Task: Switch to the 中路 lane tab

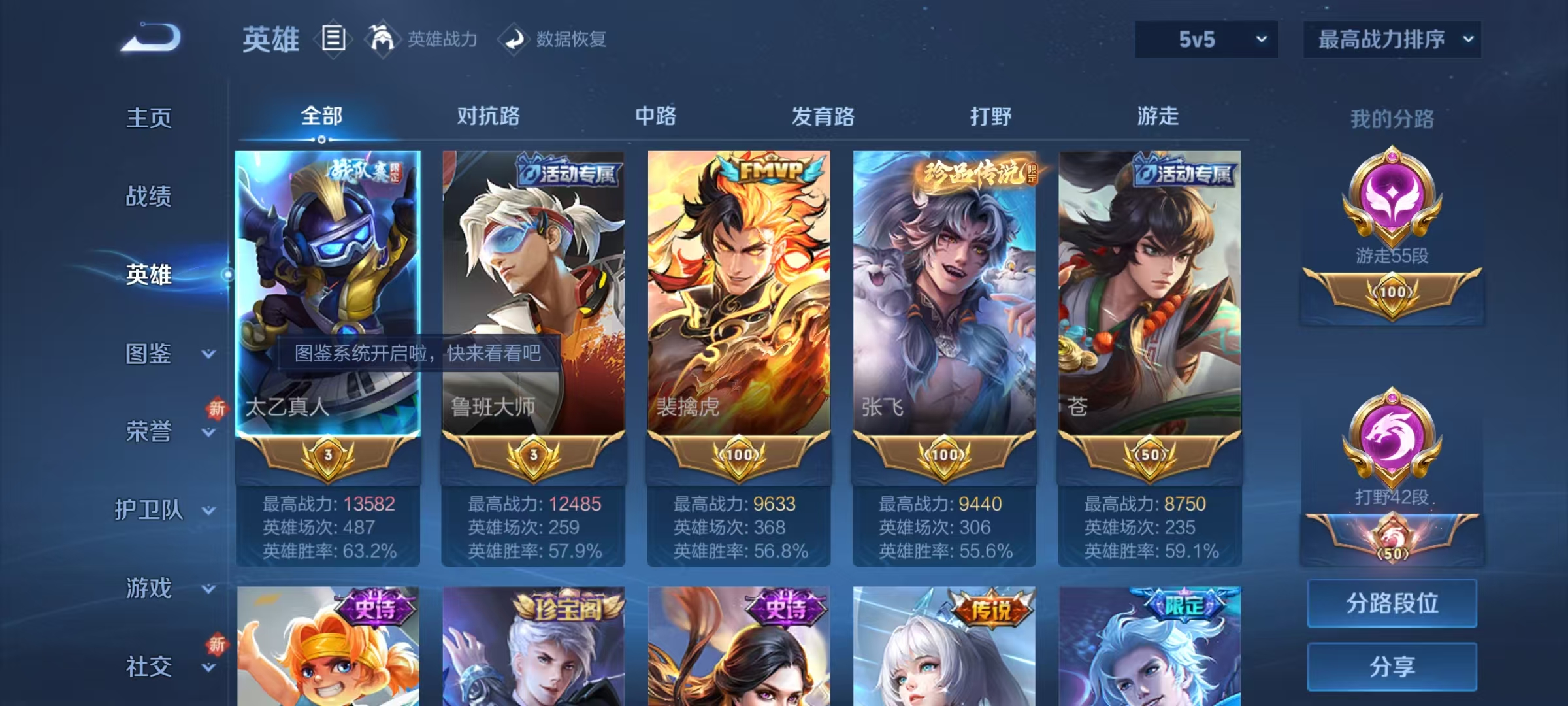Action: pos(655,116)
